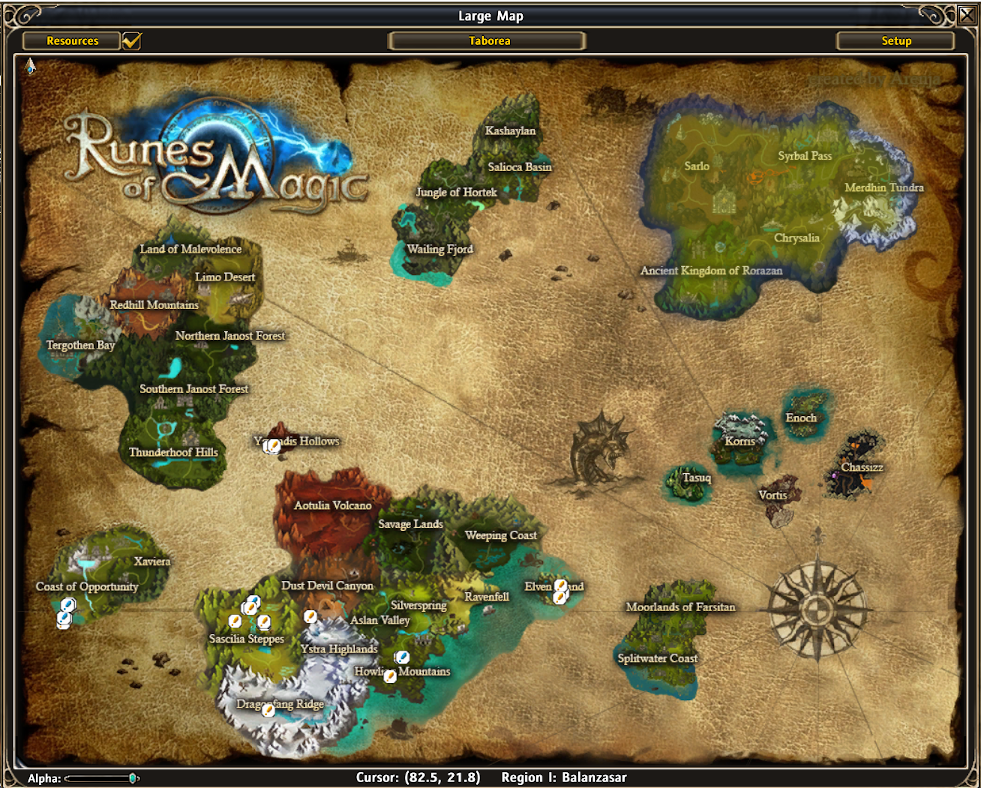Open the Wailing Fjord zone map
Image resolution: width=981 pixels, height=788 pixels.
440,249
